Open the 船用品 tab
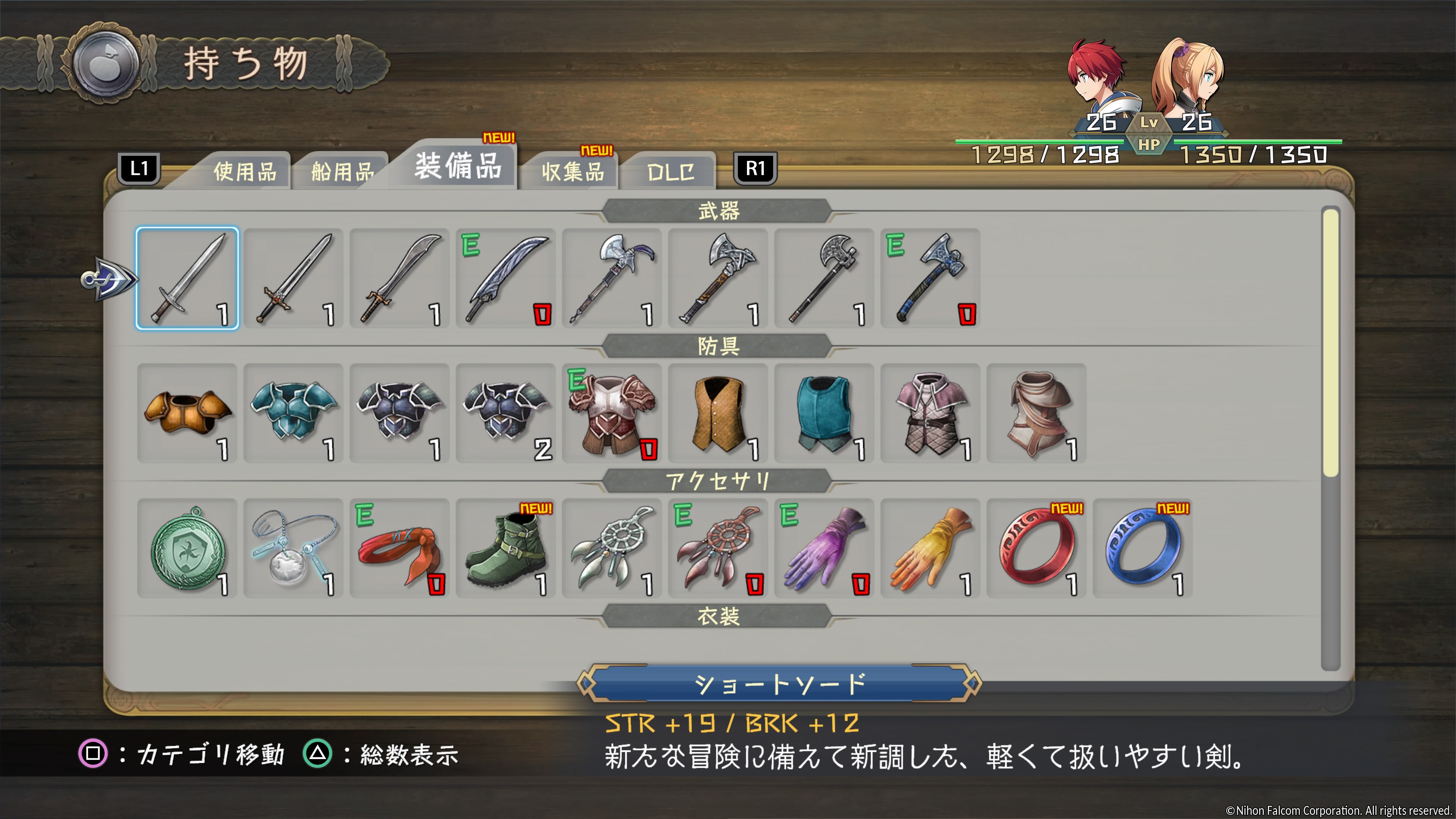This screenshot has width=1456, height=819. 342,171
